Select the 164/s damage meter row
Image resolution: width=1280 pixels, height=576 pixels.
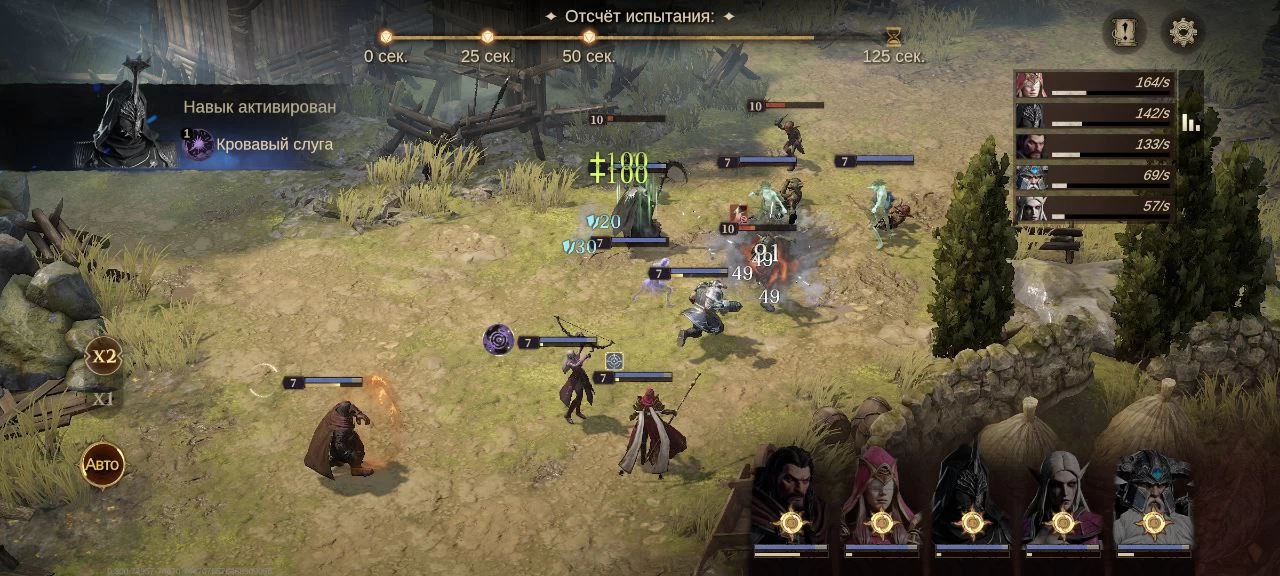coord(1094,85)
